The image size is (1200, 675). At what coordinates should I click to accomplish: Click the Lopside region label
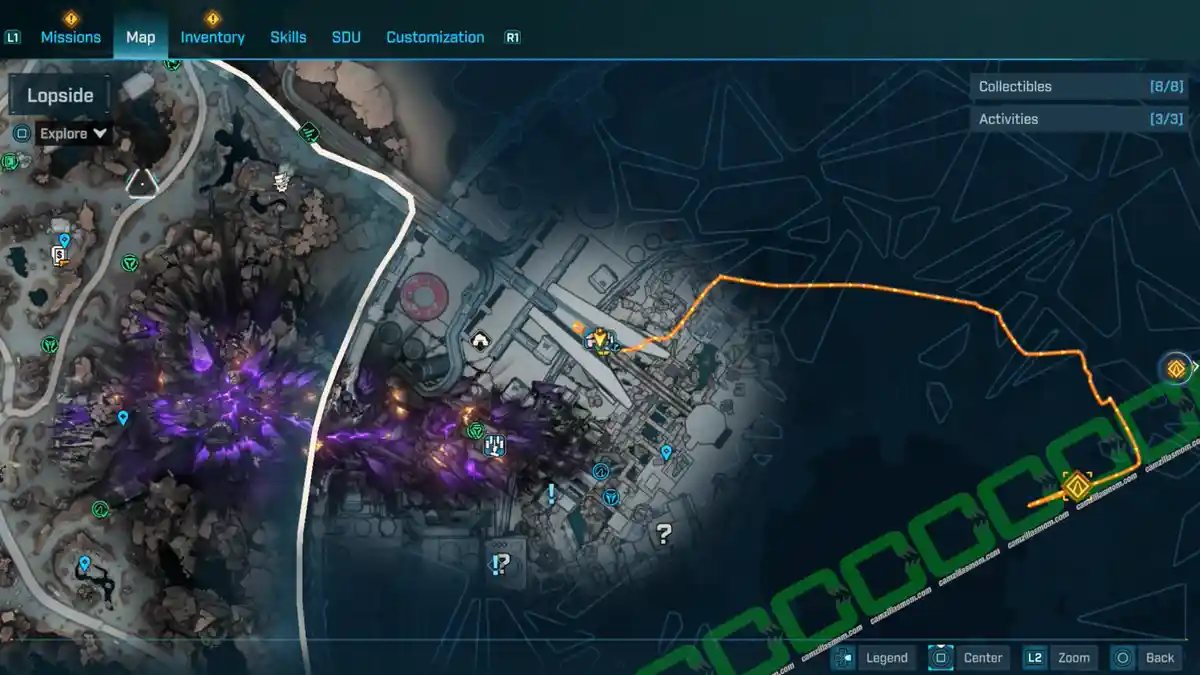point(60,96)
